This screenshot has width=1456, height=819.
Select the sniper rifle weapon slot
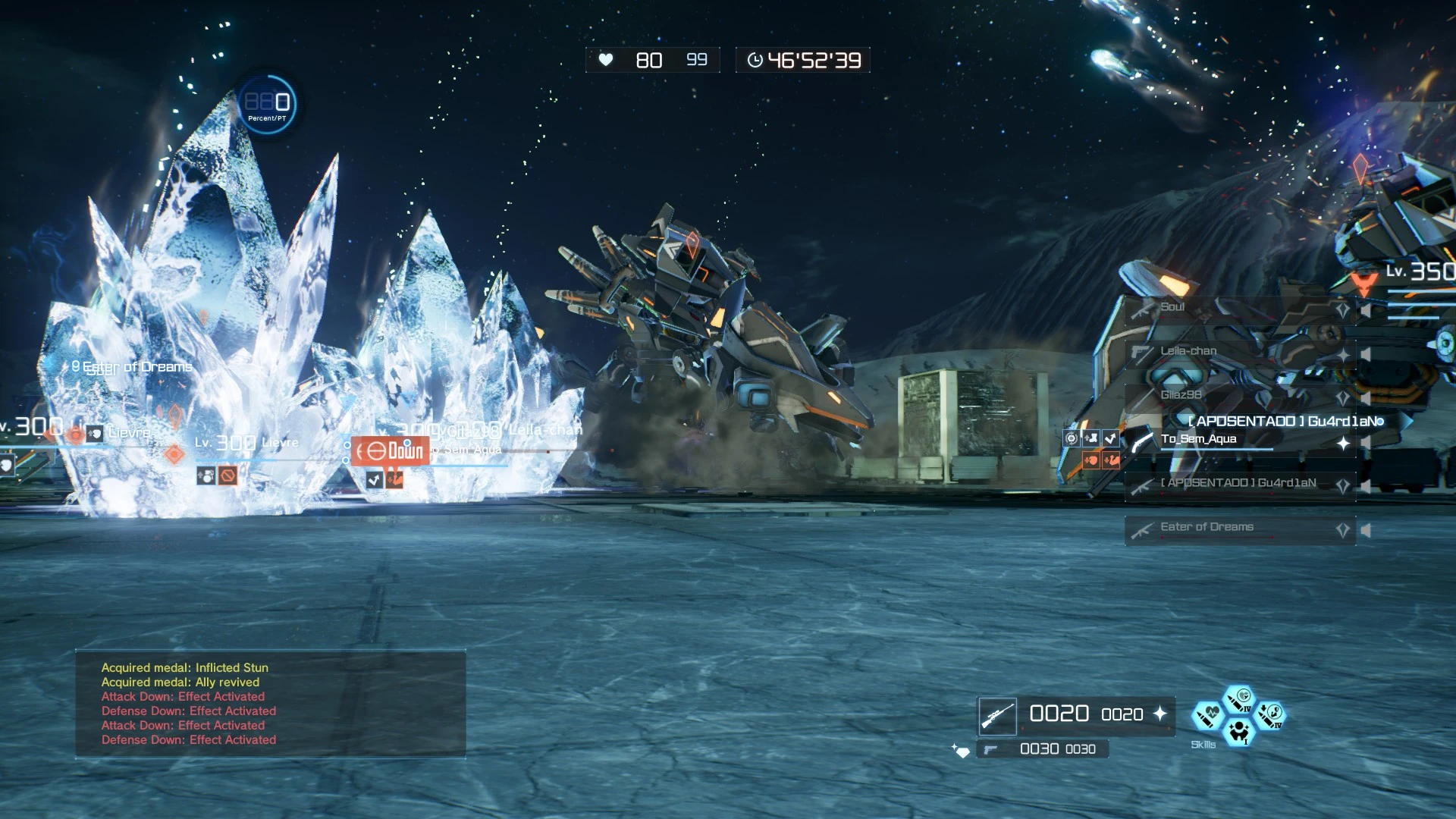pos(997,716)
